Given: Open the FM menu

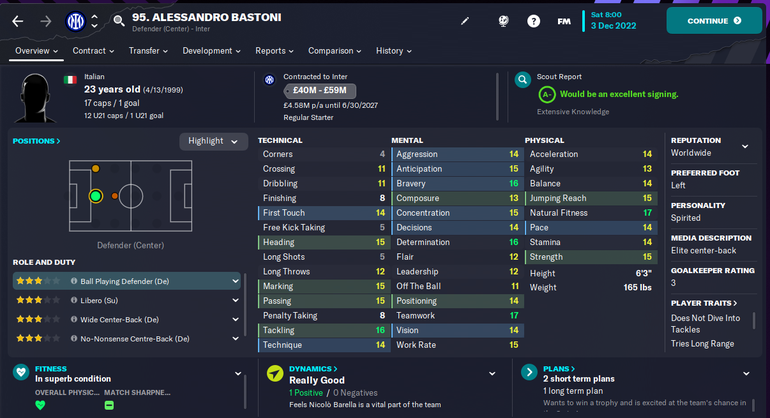Looking at the screenshot, I should click(564, 20).
